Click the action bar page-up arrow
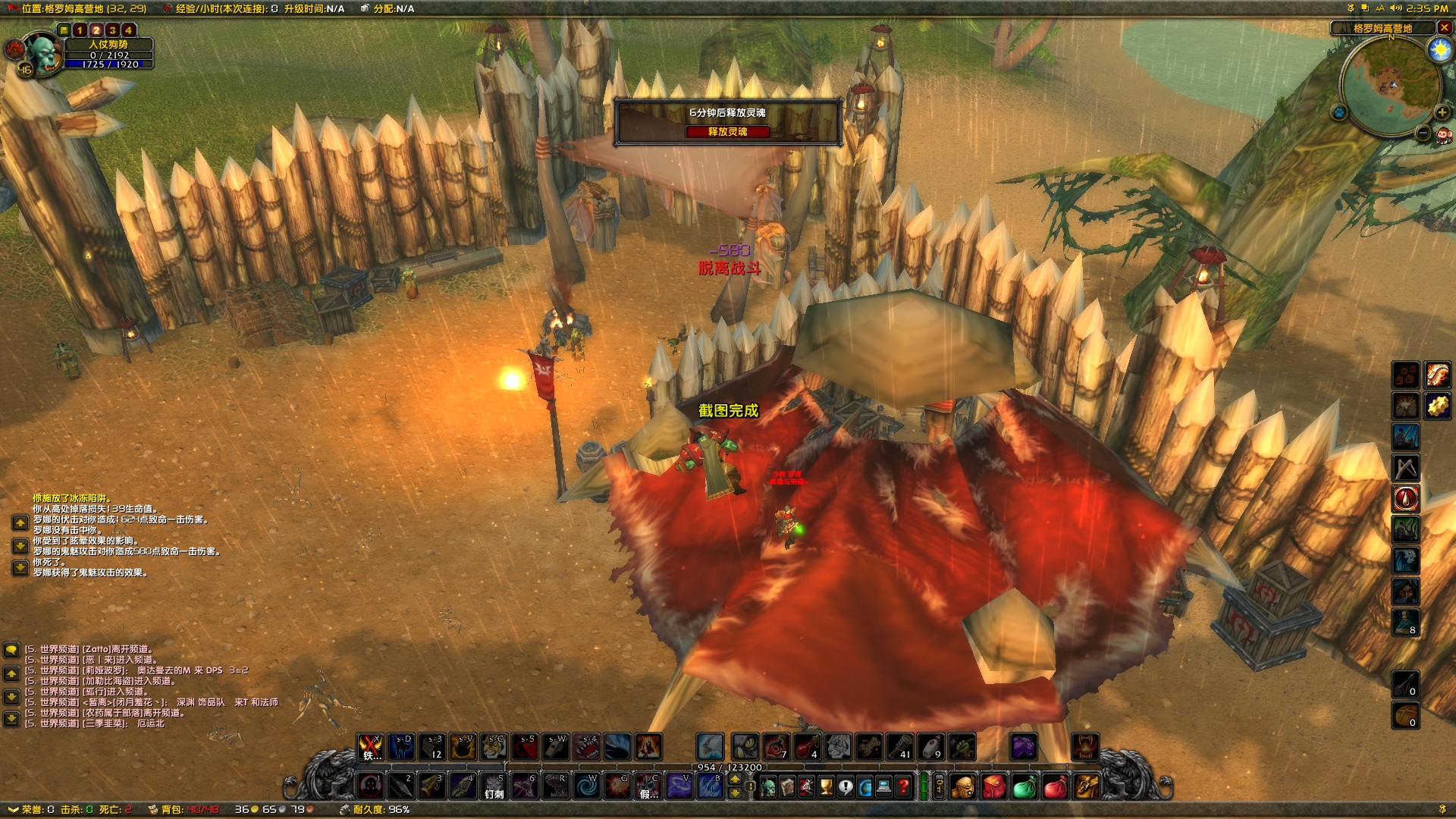 [x=734, y=780]
